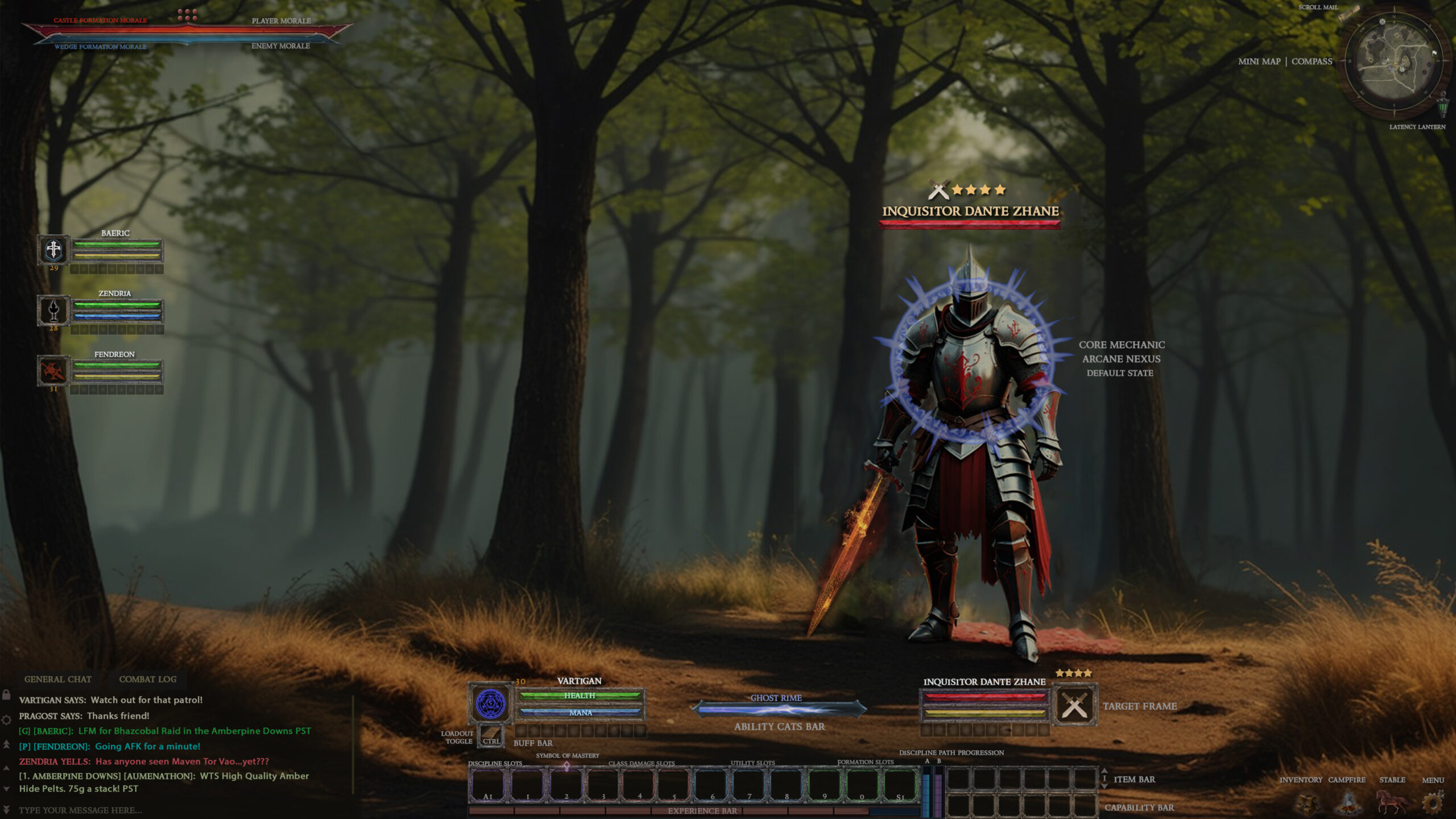The height and width of the screenshot is (819, 1456).
Task: Open the Scroll Mail icon
Action: pyautogui.click(x=1349, y=13)
